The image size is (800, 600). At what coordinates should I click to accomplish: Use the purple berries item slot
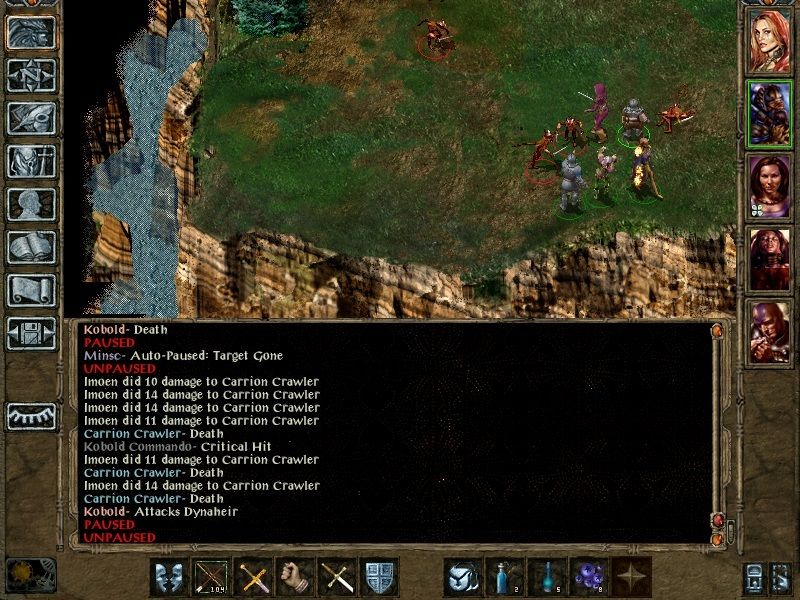coord(589,577)
